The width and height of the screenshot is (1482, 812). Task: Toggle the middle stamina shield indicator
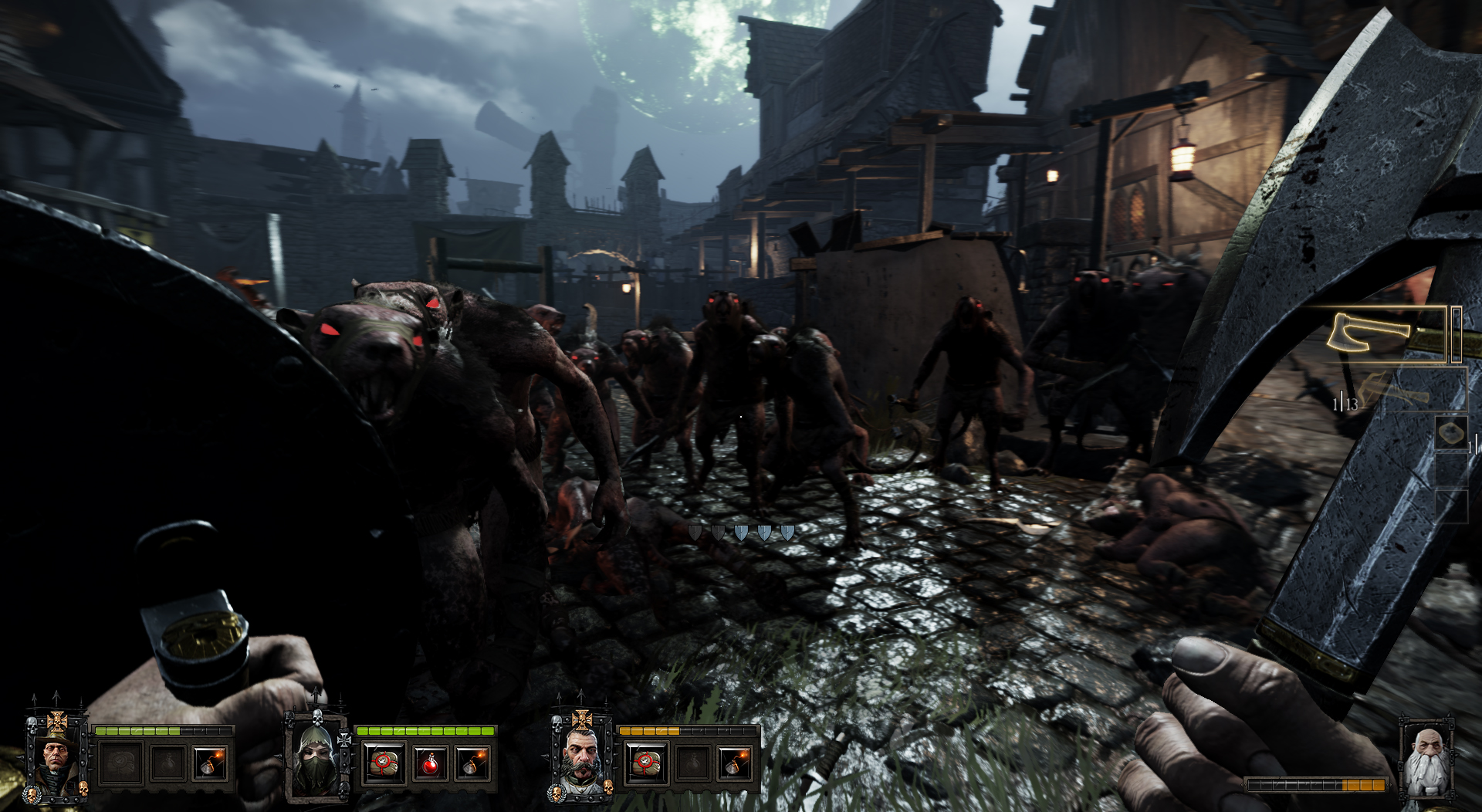point(743,531)
